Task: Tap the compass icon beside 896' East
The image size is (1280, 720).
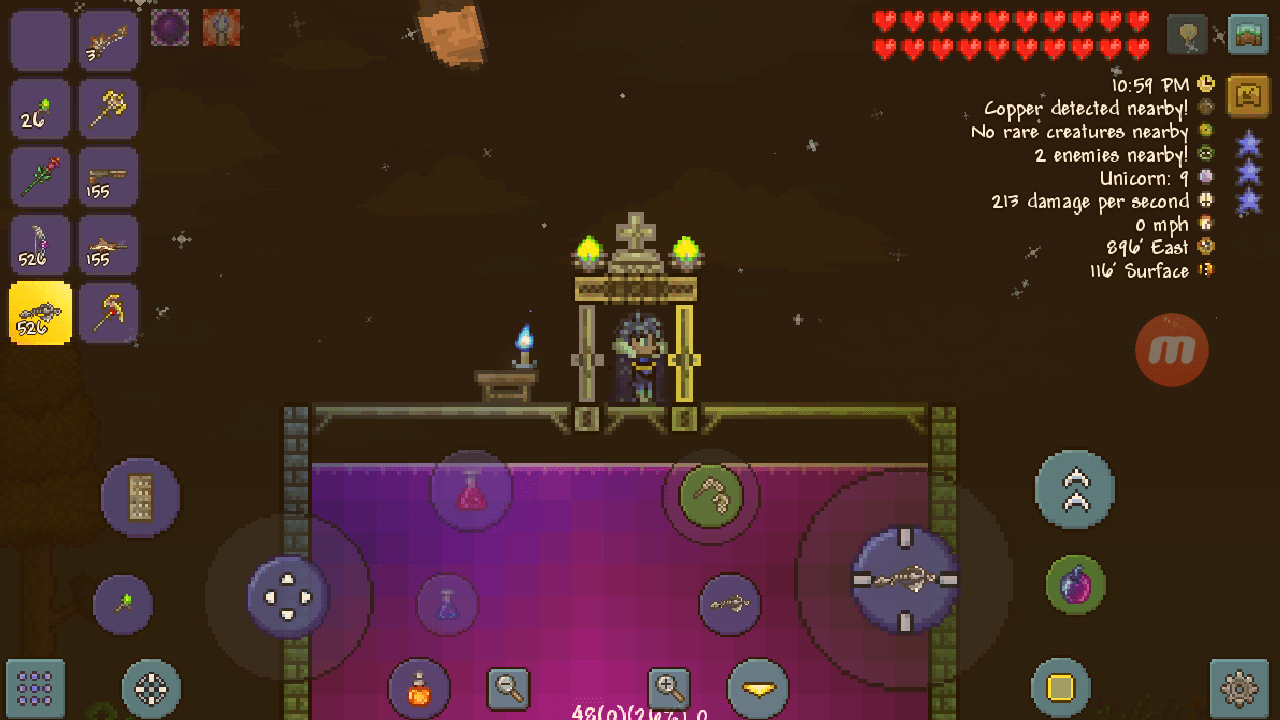Action: click(x=1204, y=247)
